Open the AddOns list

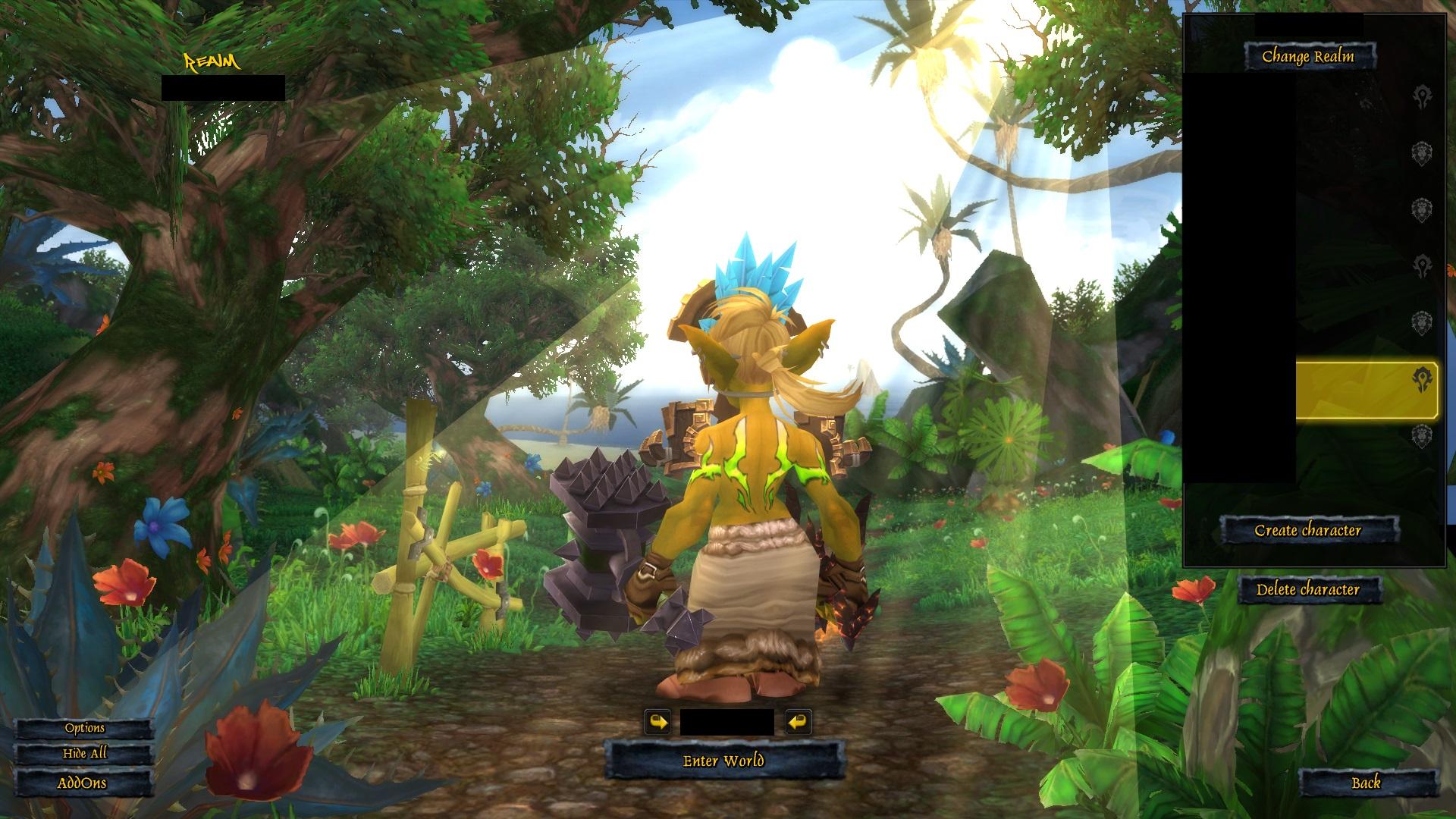pyautogui.click(x=82, y=783)
